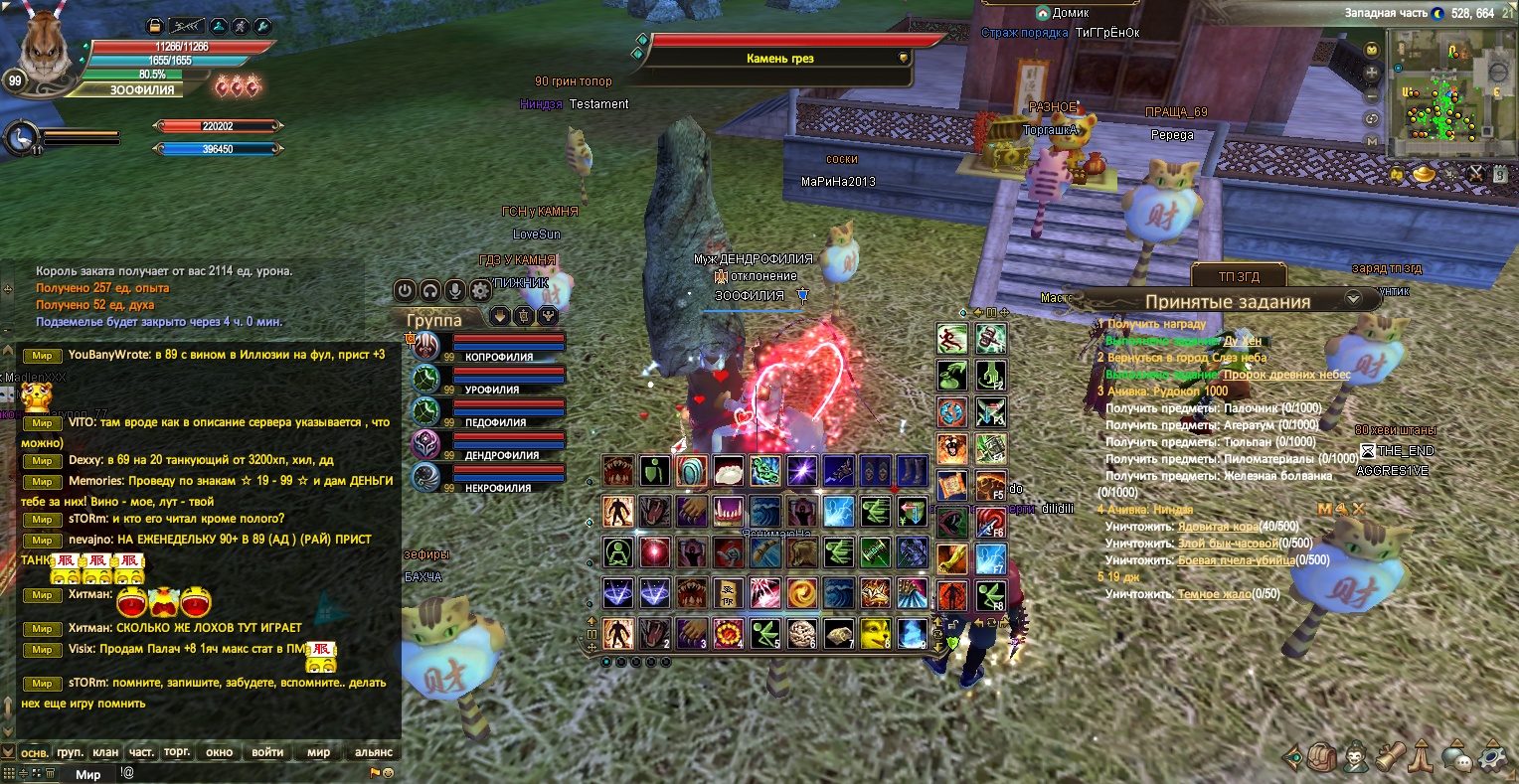
Task: Activate the blue flame skill in slot 9
Action: (x=912, y=633)
